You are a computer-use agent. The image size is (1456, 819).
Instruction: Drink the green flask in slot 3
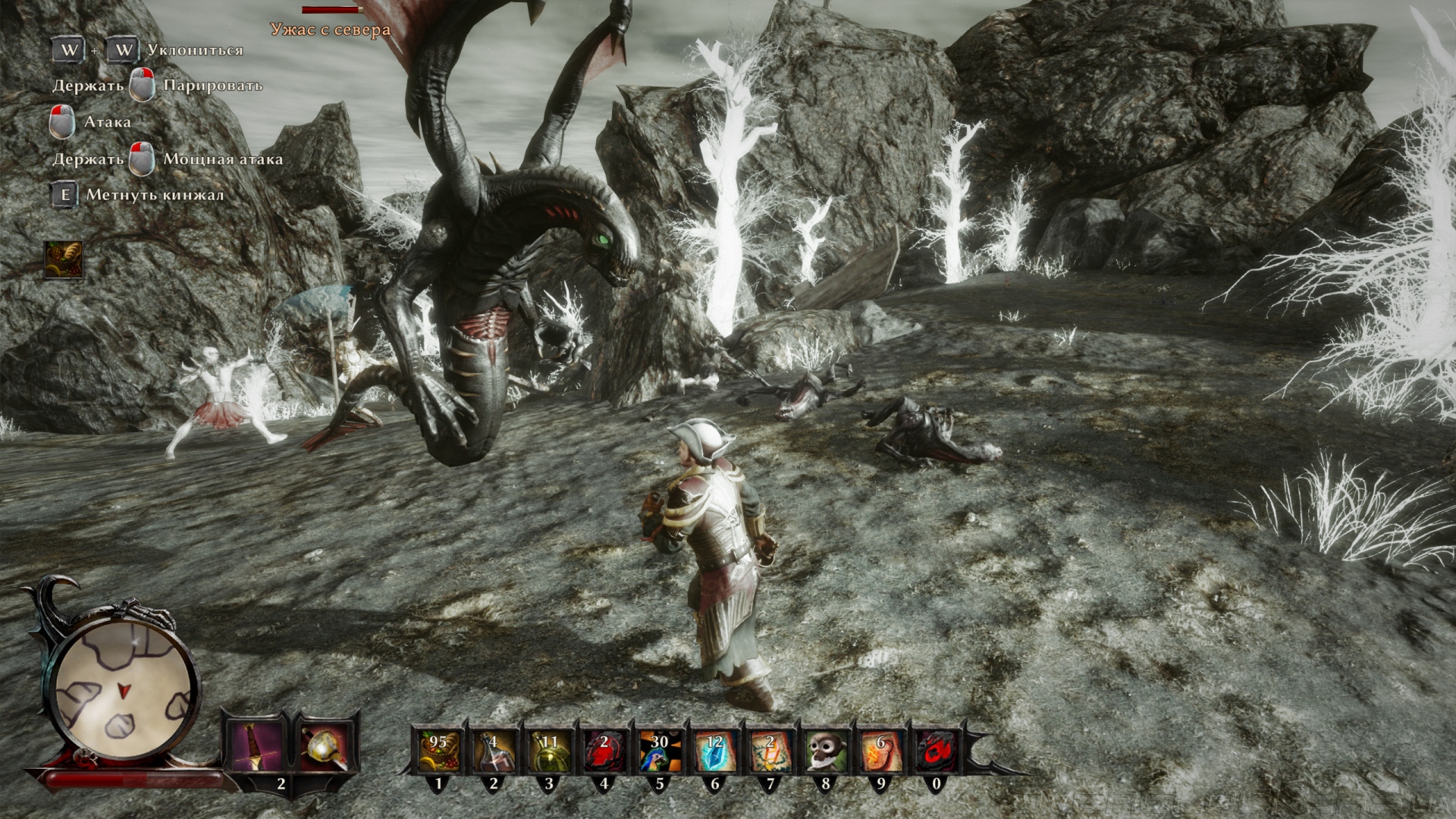(x=548, y=751)
